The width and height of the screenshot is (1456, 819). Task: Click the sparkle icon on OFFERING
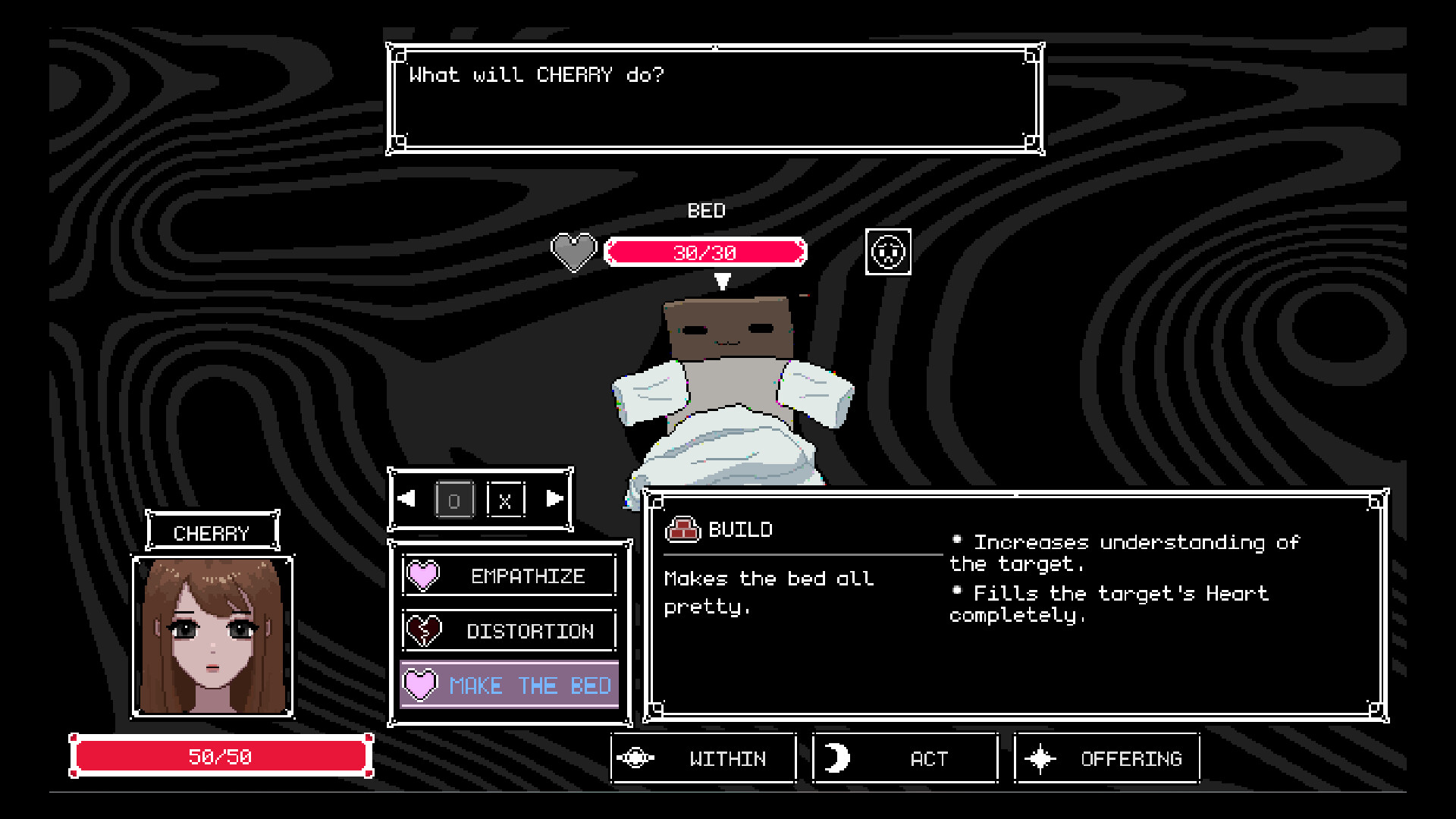coord(1042,758)
